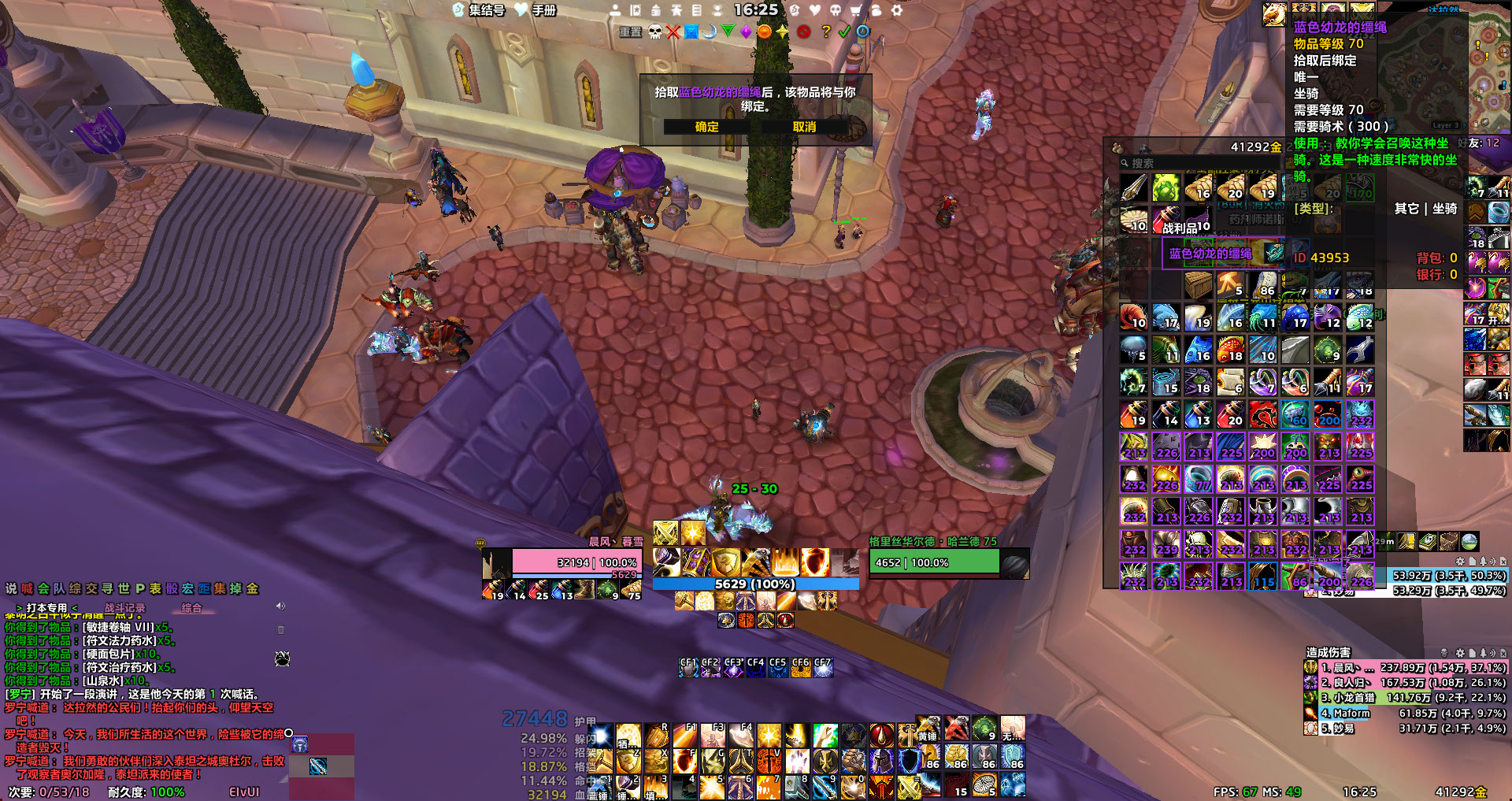
Task: Click the bag's 搜索 search field
Action: click(1181, 163)
